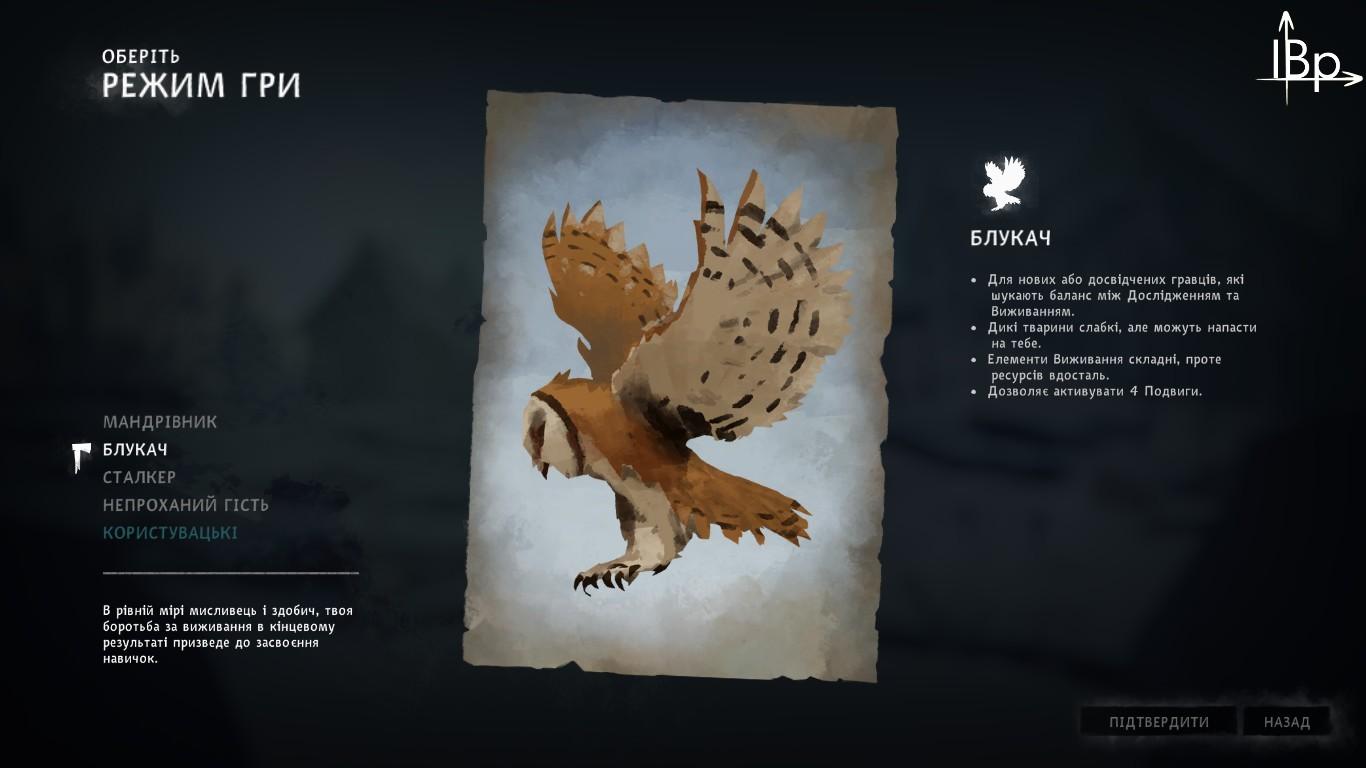Open the Користувацькі custom mode option
This screenshot has width=1366, height=768.
click(170, 533)
